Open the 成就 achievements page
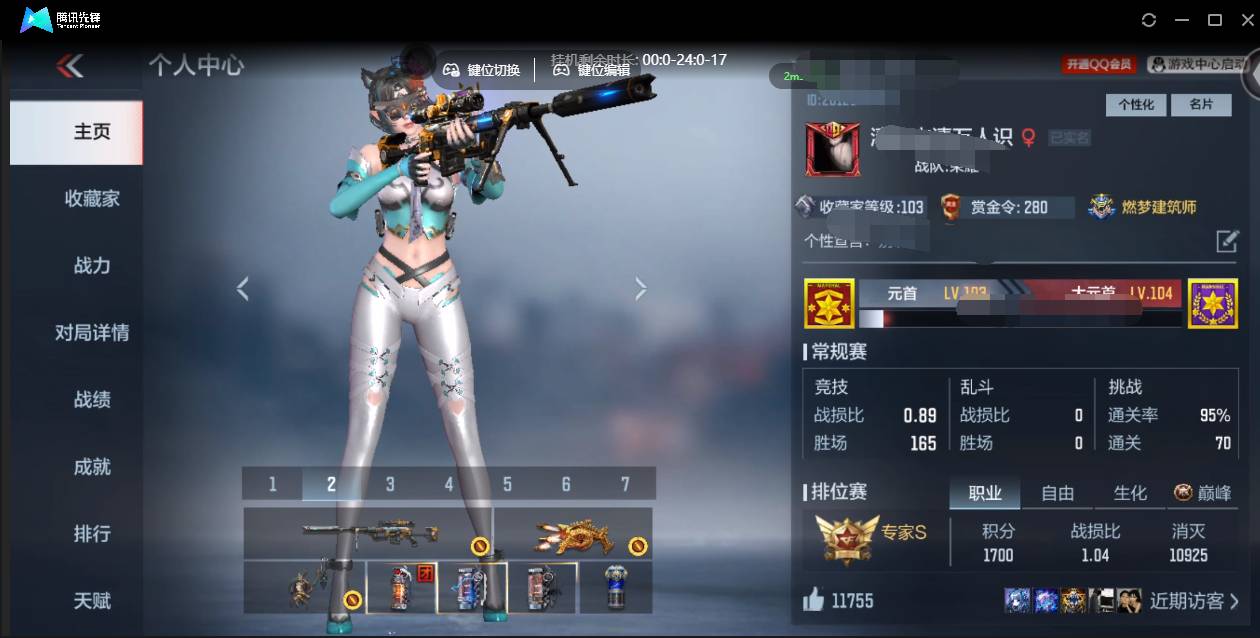 (92, 467)
